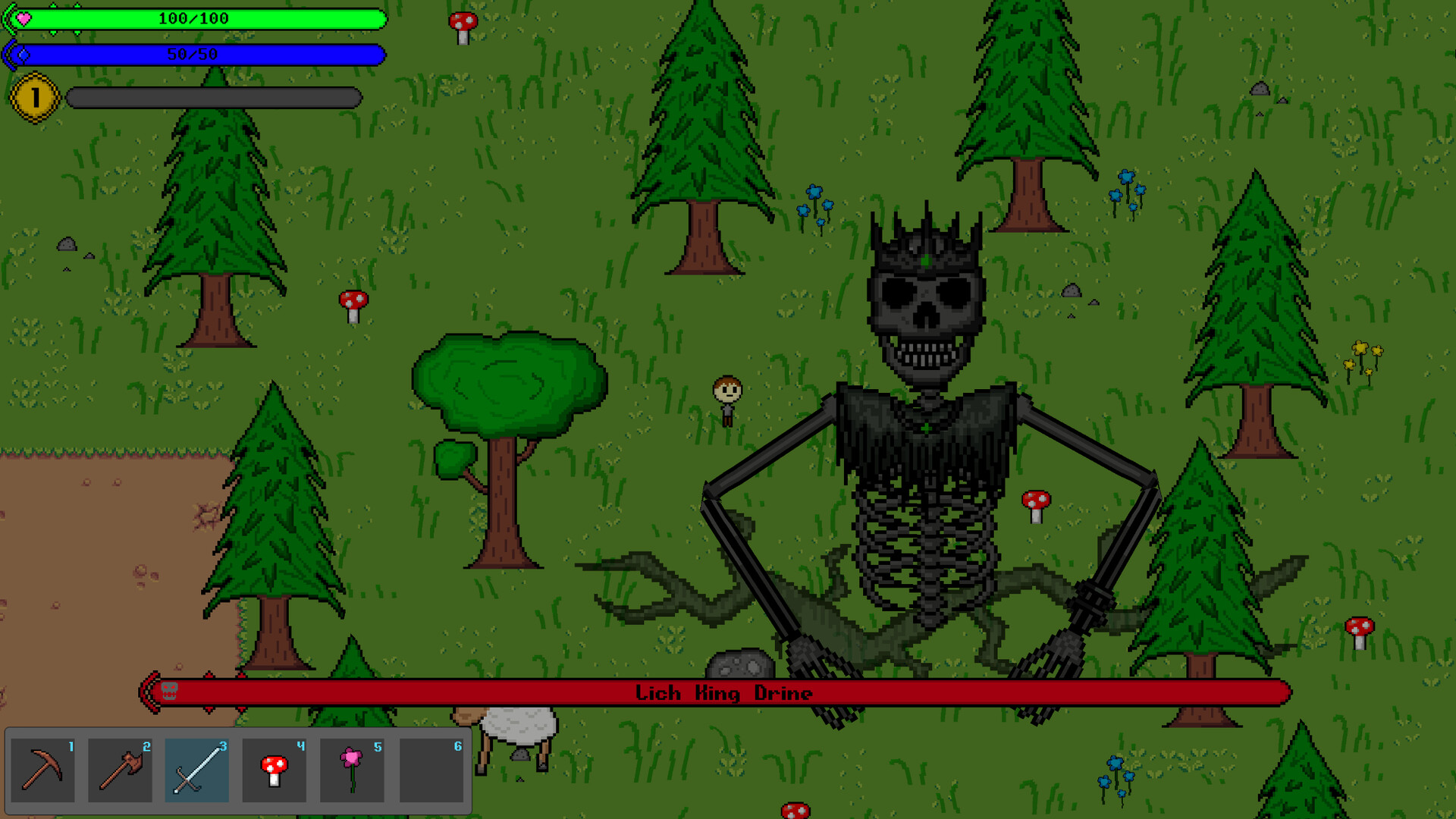The width and height of the screenshot is (1456, 819).
Task: Click the red arrow at the boss bar's left end
Action: pyautogui.click(x=149, y=691)
